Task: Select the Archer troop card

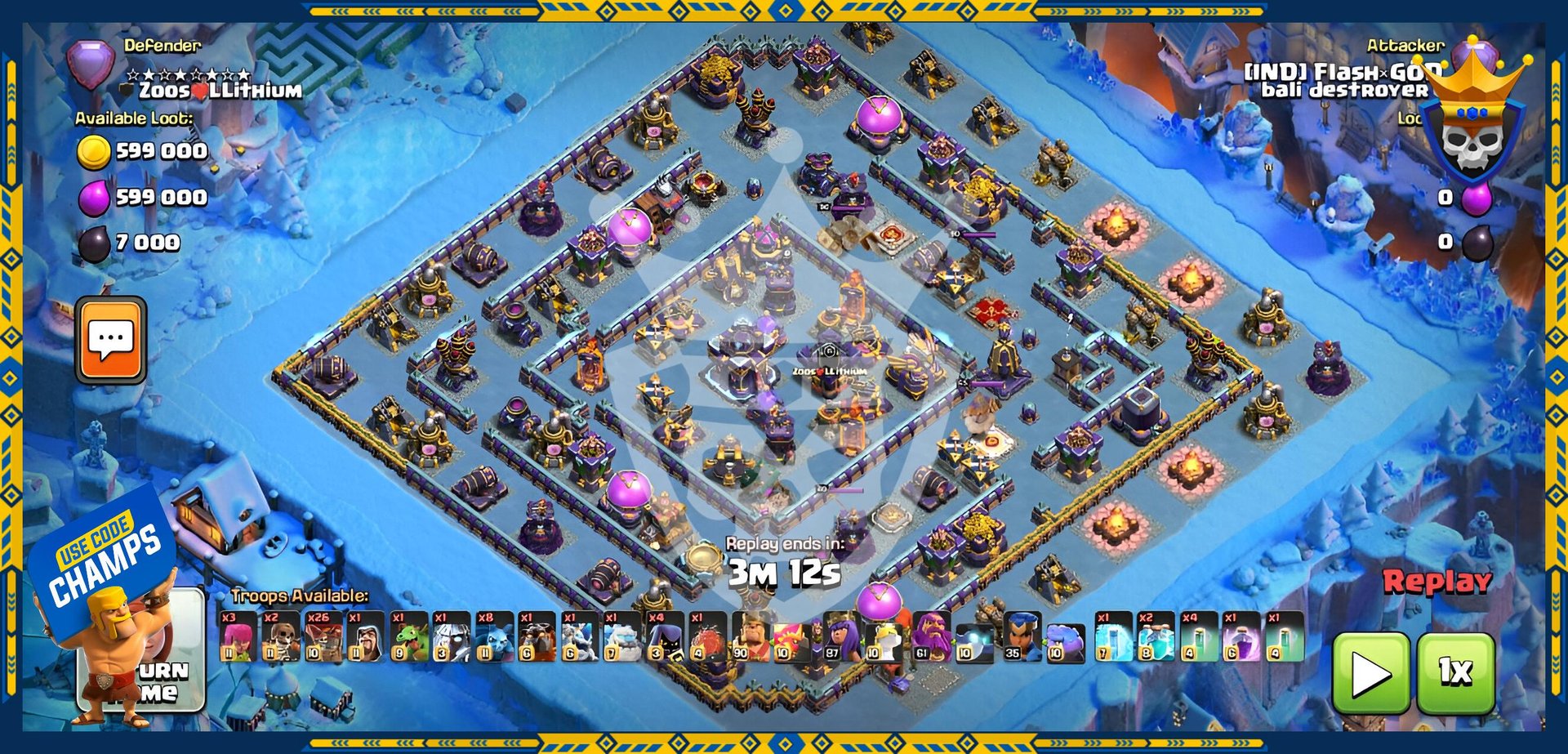Action: (x=238, y=636)
